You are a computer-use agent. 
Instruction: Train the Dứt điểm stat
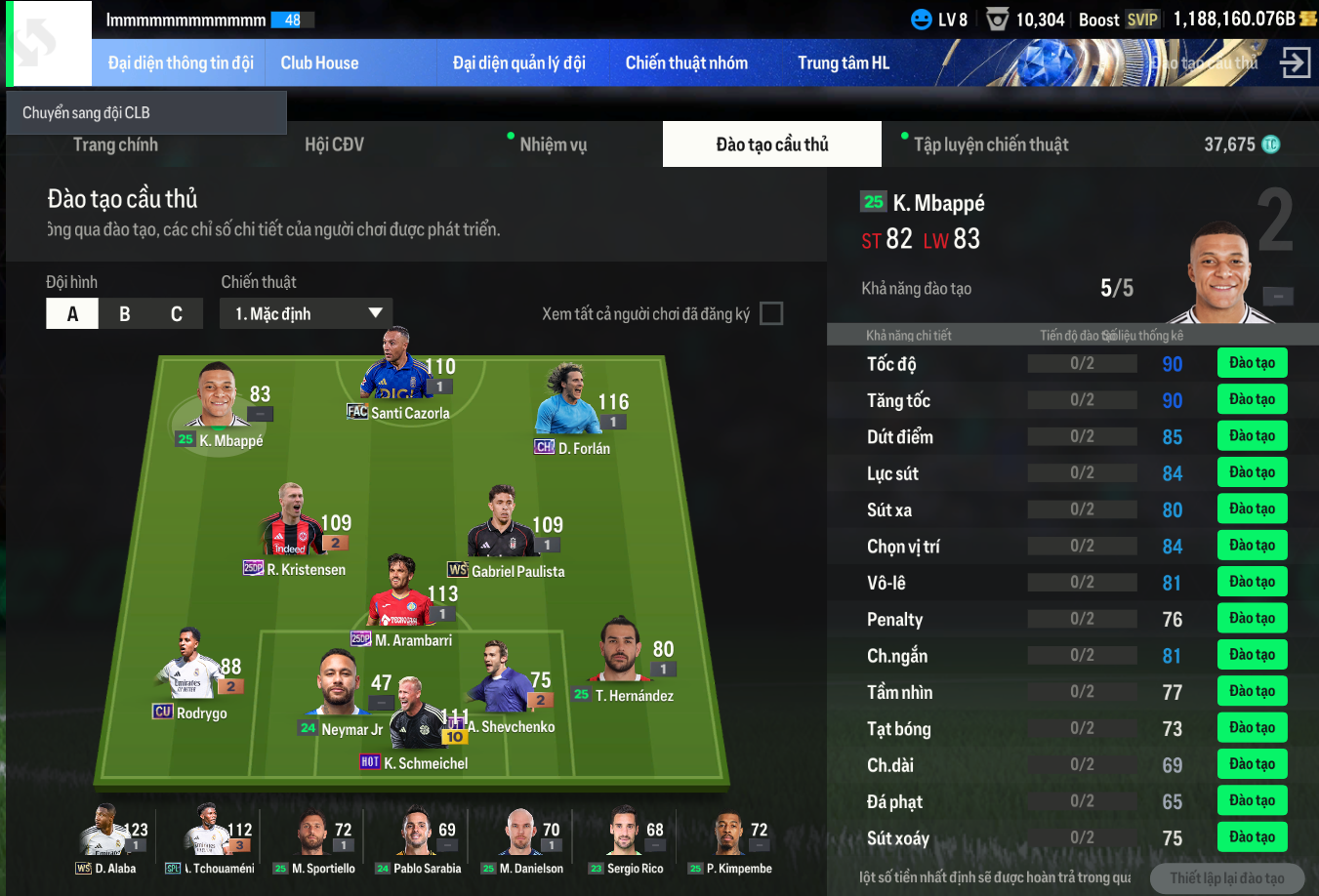[1252, 436]
